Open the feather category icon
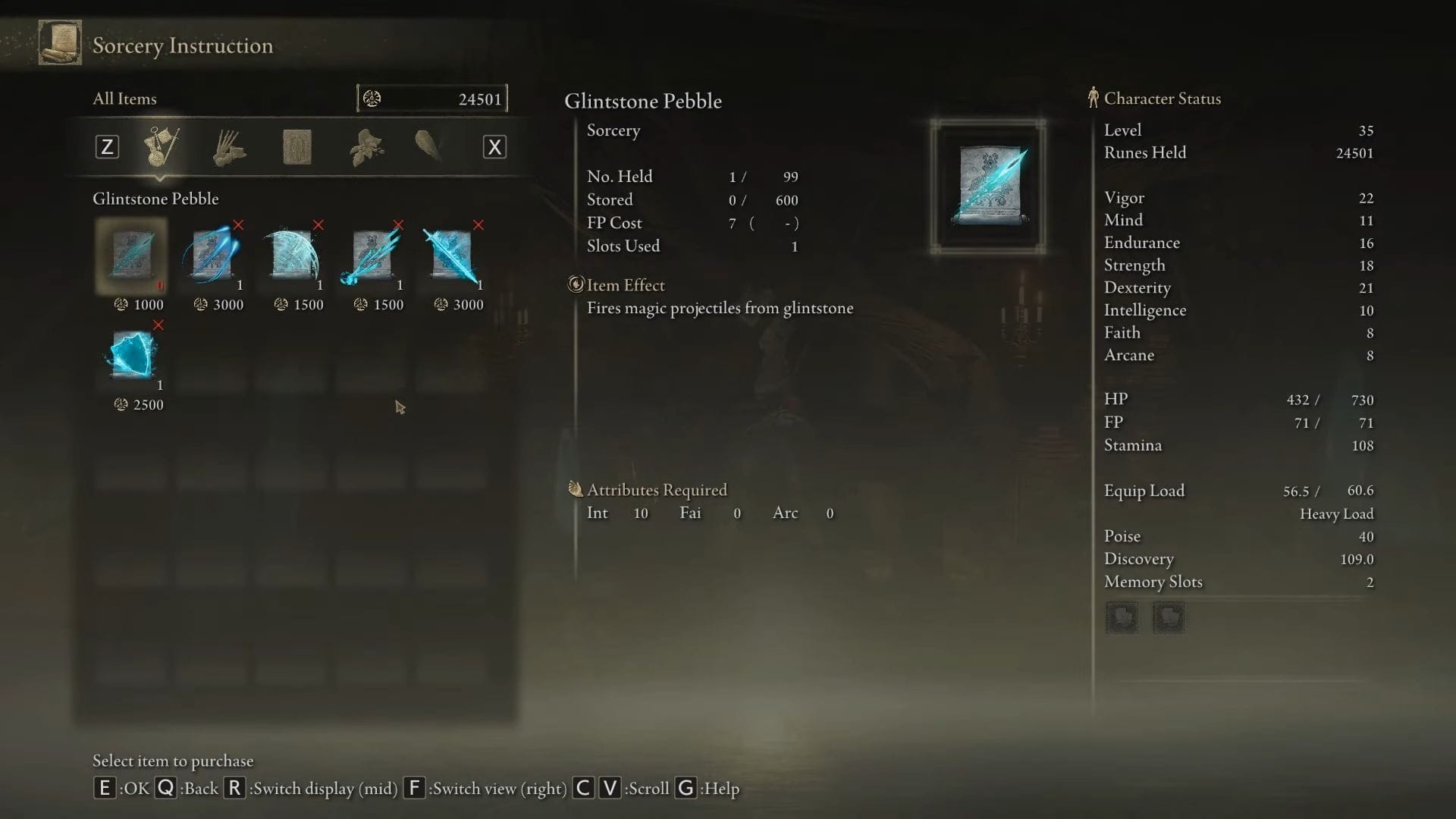The width and height of the screenshot is (1456, 819). coord(428,146)
